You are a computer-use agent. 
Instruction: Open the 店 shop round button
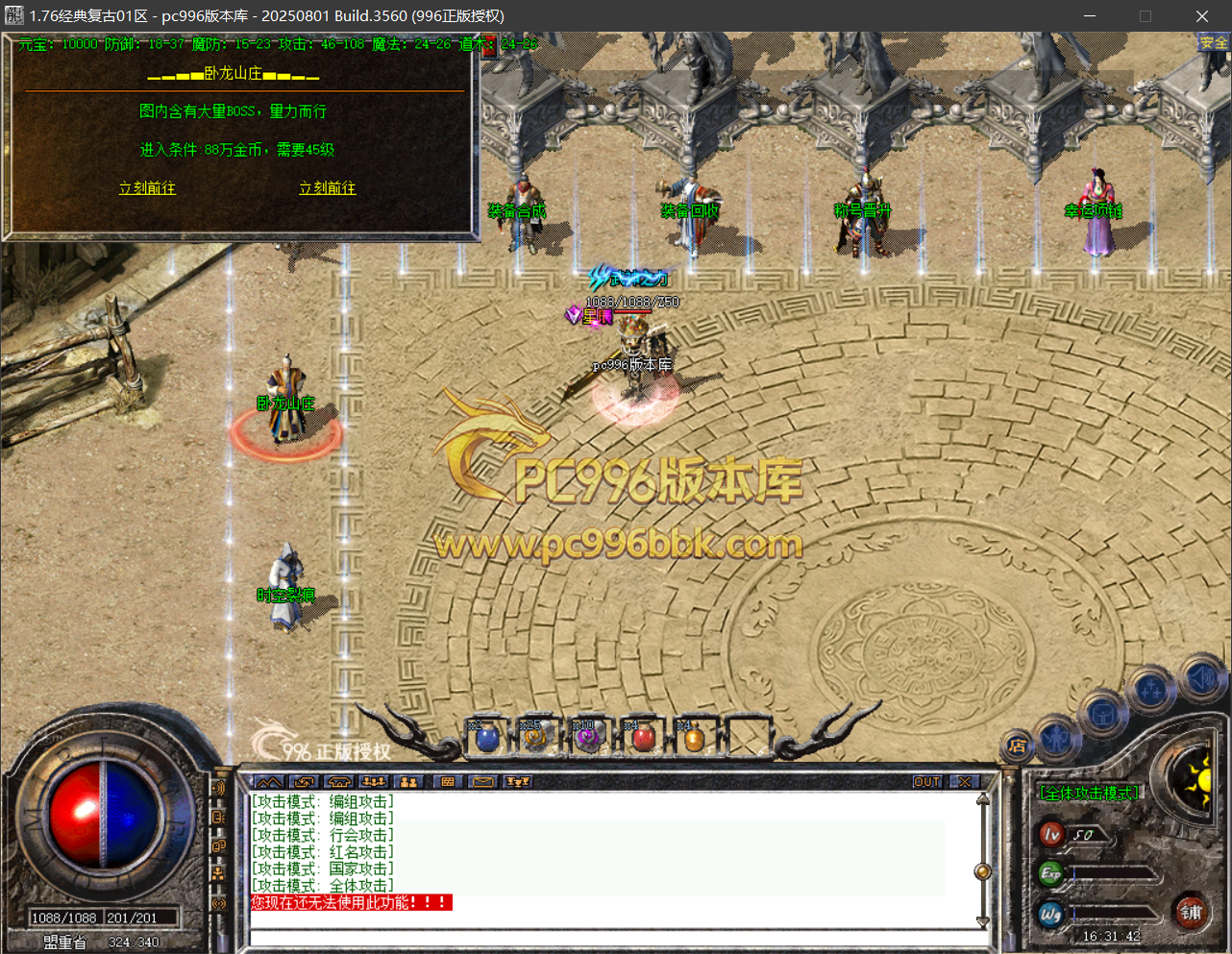(x=1017, y=746)
